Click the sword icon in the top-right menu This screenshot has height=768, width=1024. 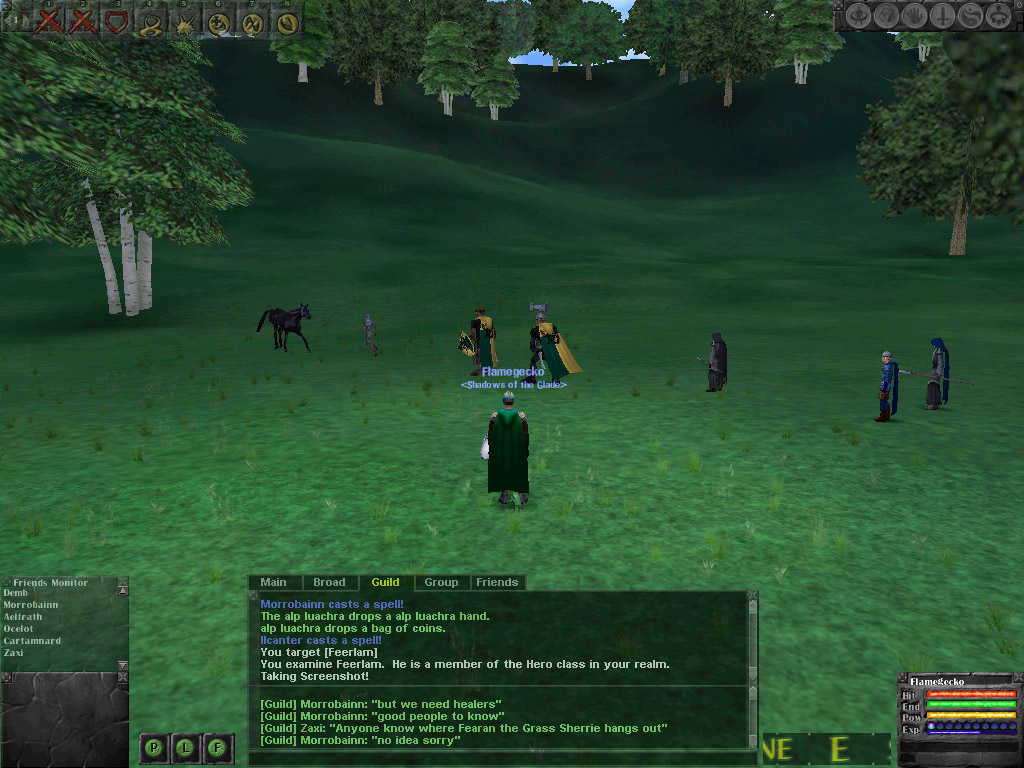pos(943,16)
